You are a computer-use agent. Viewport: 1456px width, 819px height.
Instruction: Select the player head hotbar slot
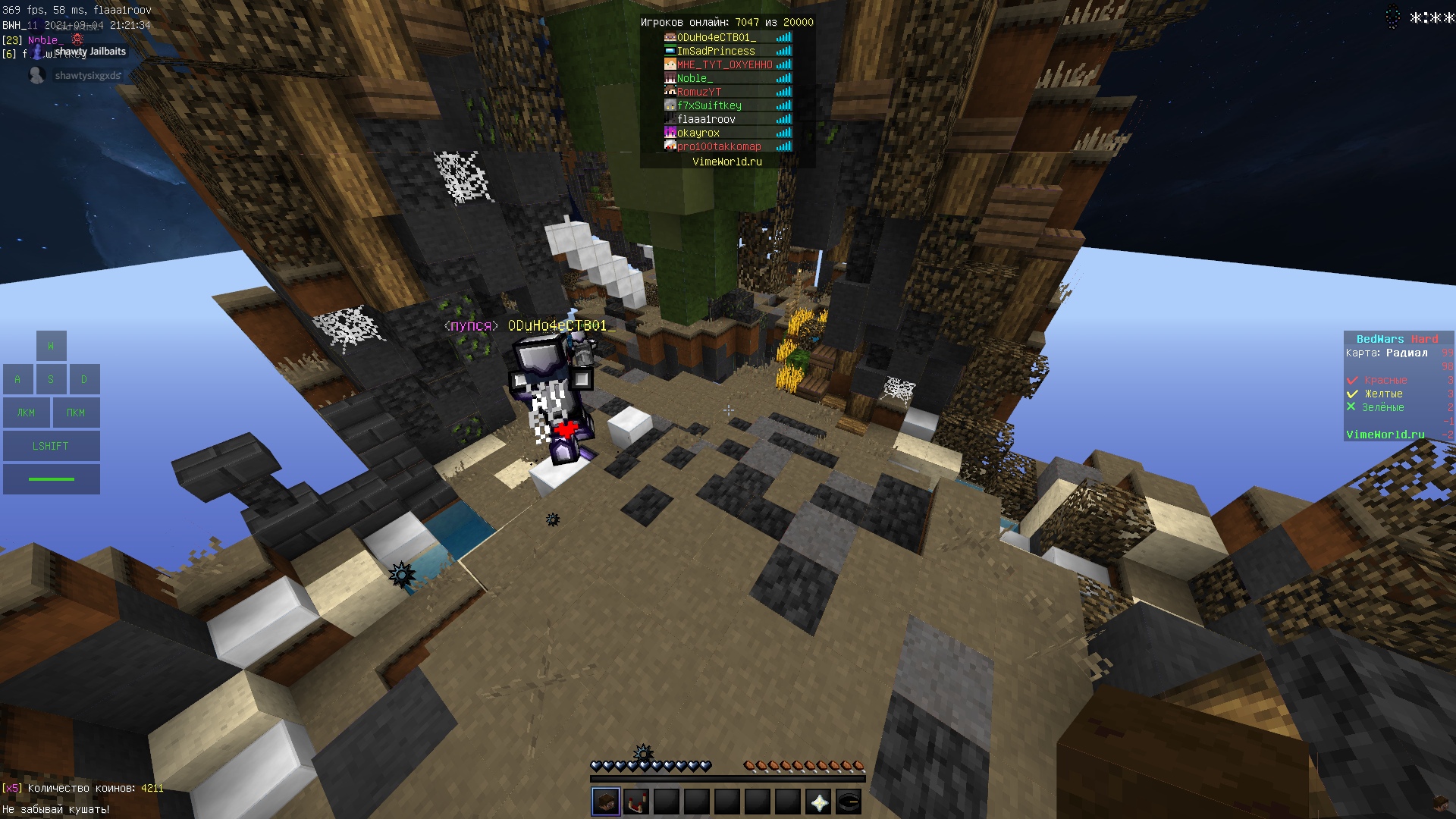[606, 802]
